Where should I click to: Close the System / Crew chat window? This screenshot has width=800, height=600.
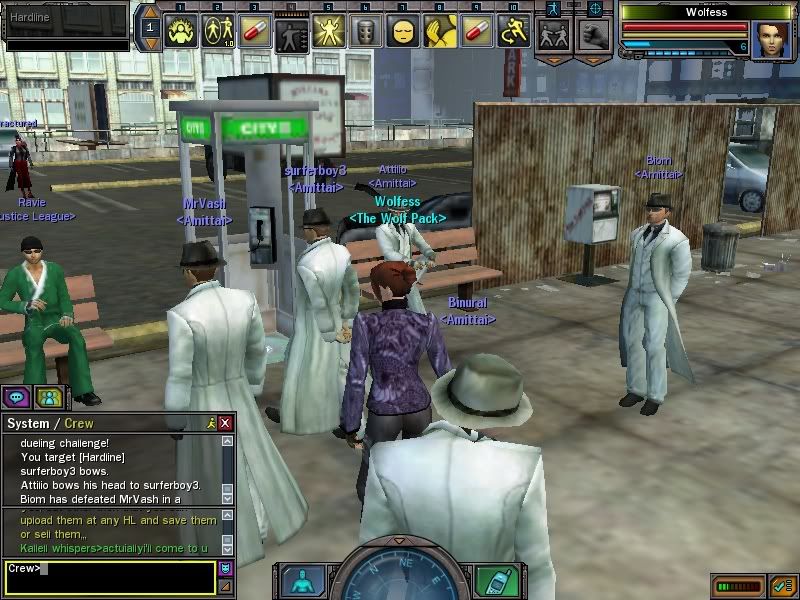226,424
